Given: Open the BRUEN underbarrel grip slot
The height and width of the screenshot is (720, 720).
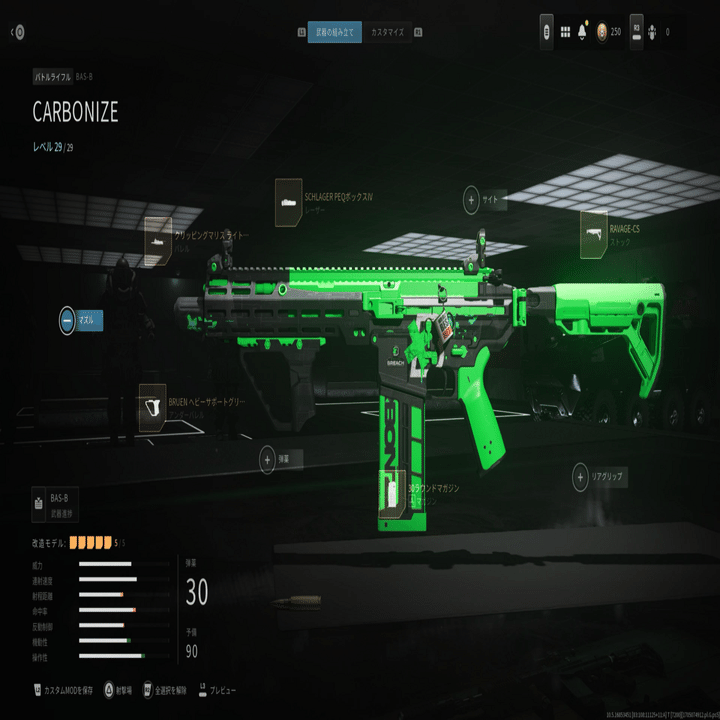Looking at the screenshot, I should 153,404.
